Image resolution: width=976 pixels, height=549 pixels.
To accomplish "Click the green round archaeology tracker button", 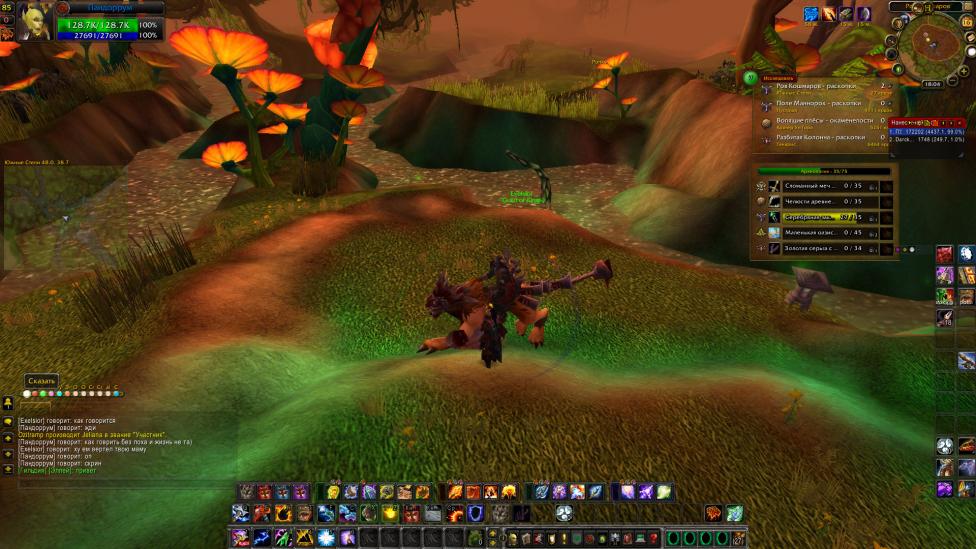I will [750, 77].
